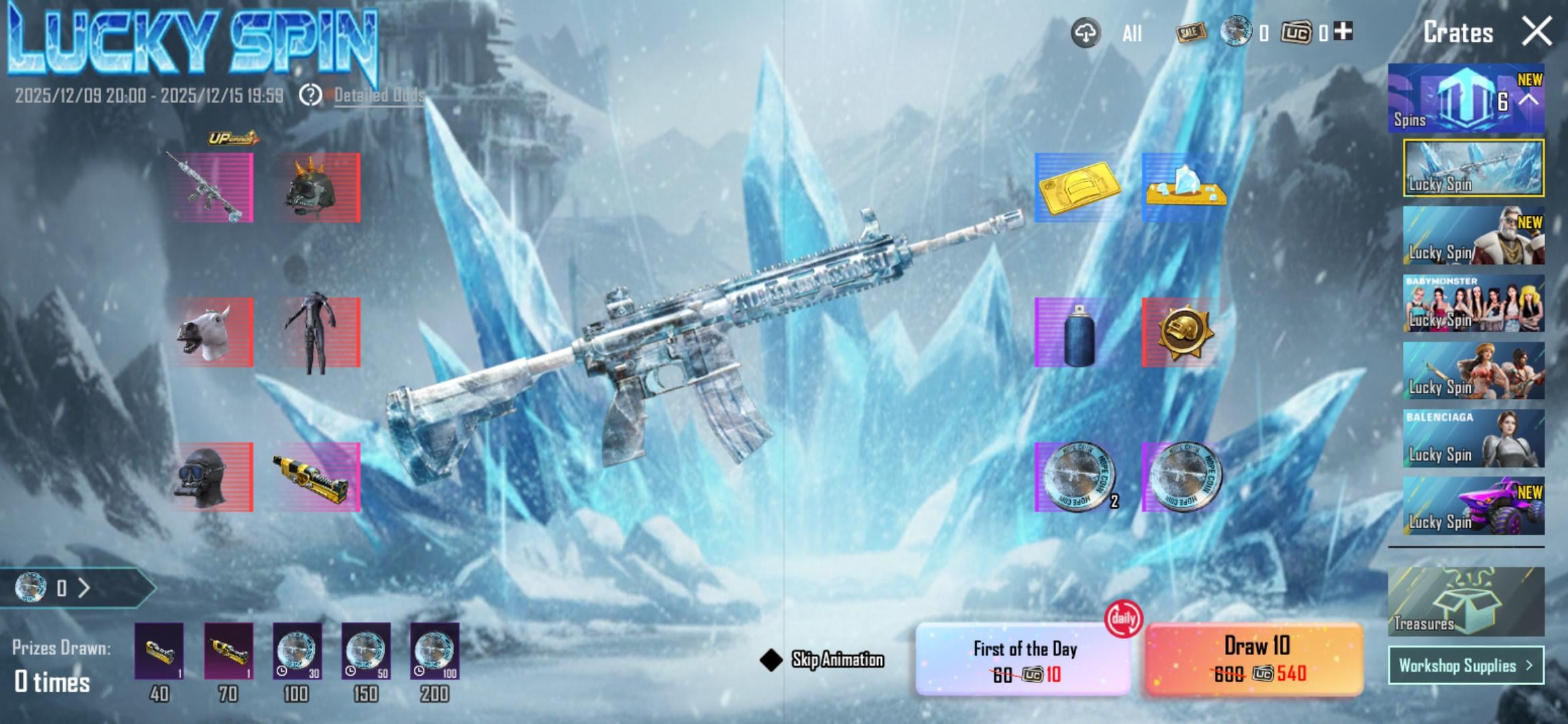Image resolution: width=1568 pixels, height=724 pixels.
Task: Inspect the 200-draw milestone reward
Action: (434, 652)
